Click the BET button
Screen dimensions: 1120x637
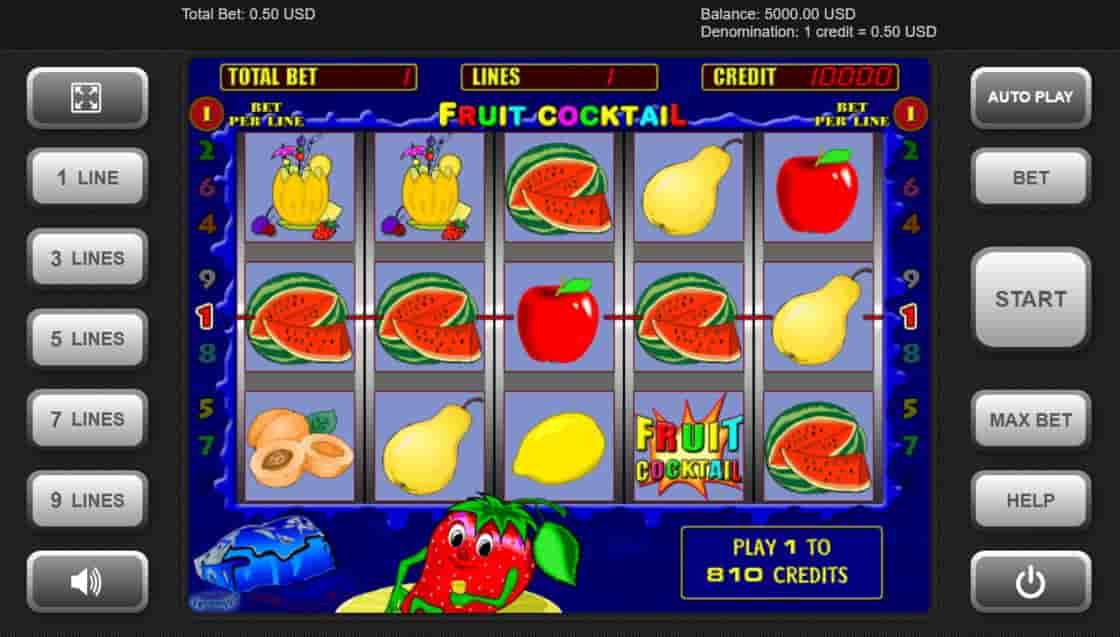[x=1030, y=178]
